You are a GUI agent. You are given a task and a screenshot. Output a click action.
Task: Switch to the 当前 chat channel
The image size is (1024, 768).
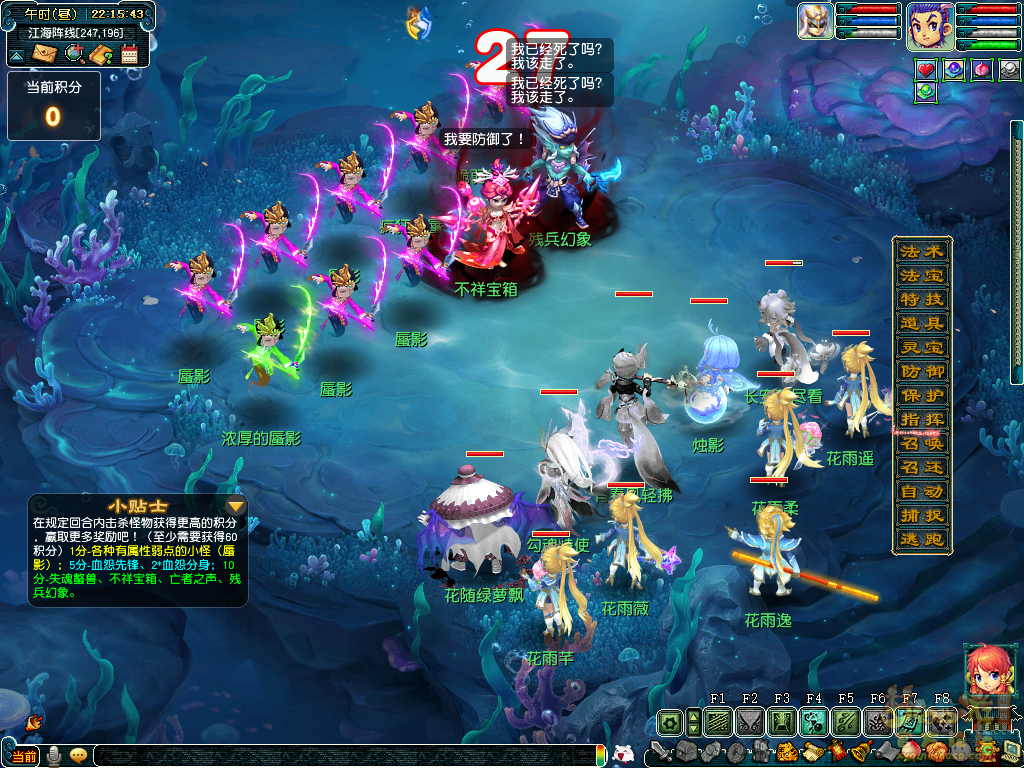pos(24,755)
